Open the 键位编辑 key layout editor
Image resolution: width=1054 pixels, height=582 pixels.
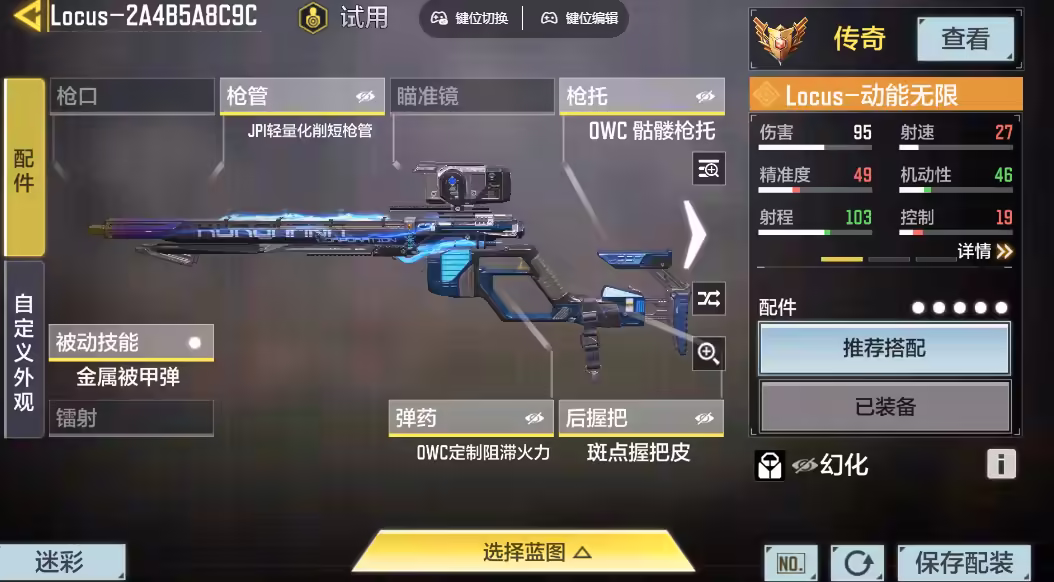pos(579,18)
